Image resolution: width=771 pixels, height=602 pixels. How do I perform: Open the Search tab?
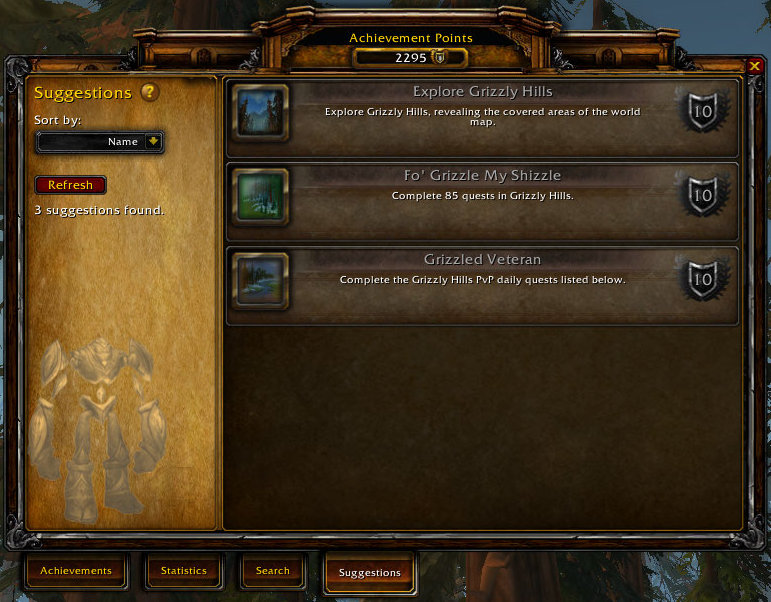click(272, 571)
